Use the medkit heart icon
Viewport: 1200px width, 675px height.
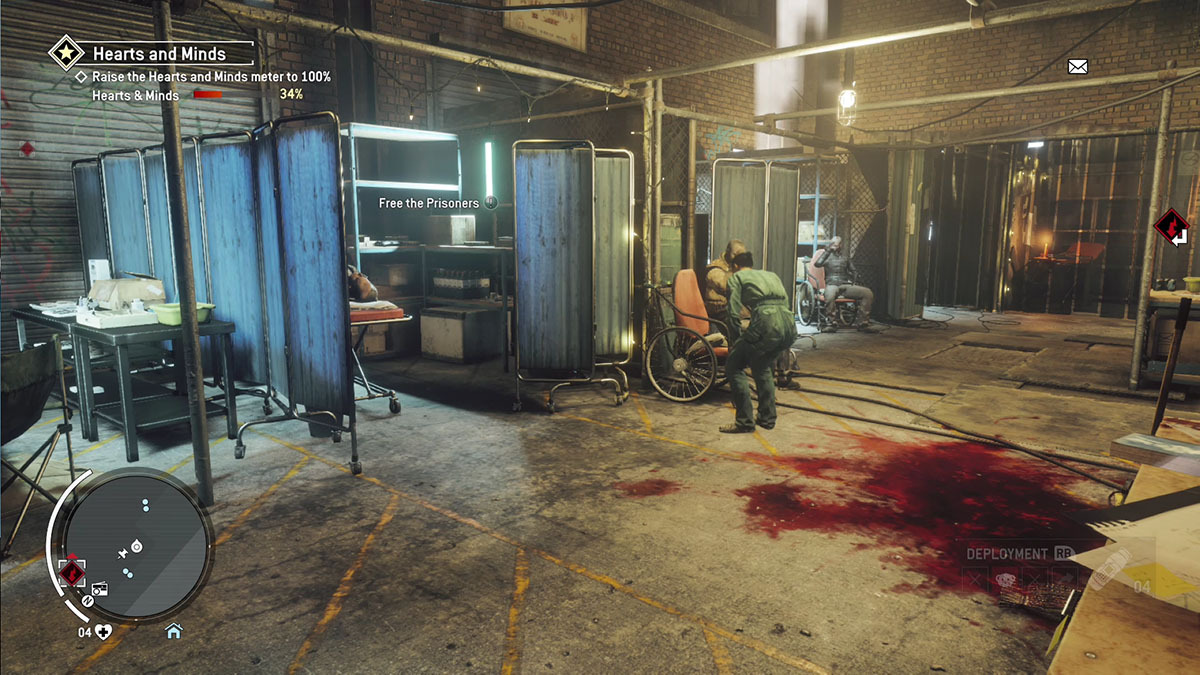click(x=103, y=631)
